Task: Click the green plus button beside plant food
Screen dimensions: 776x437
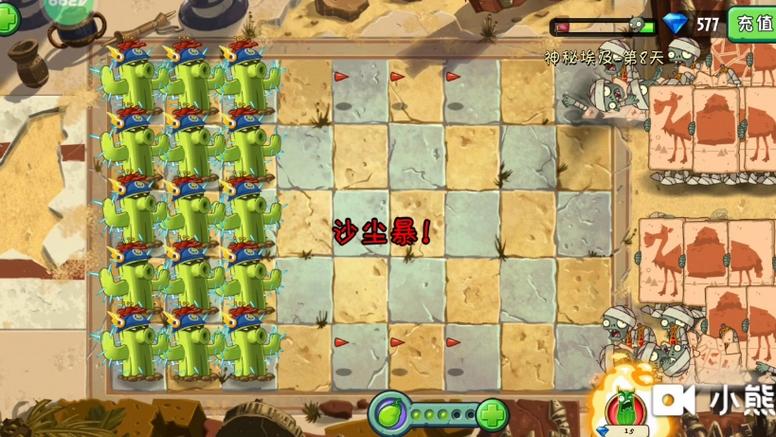Action: [491, 414]
